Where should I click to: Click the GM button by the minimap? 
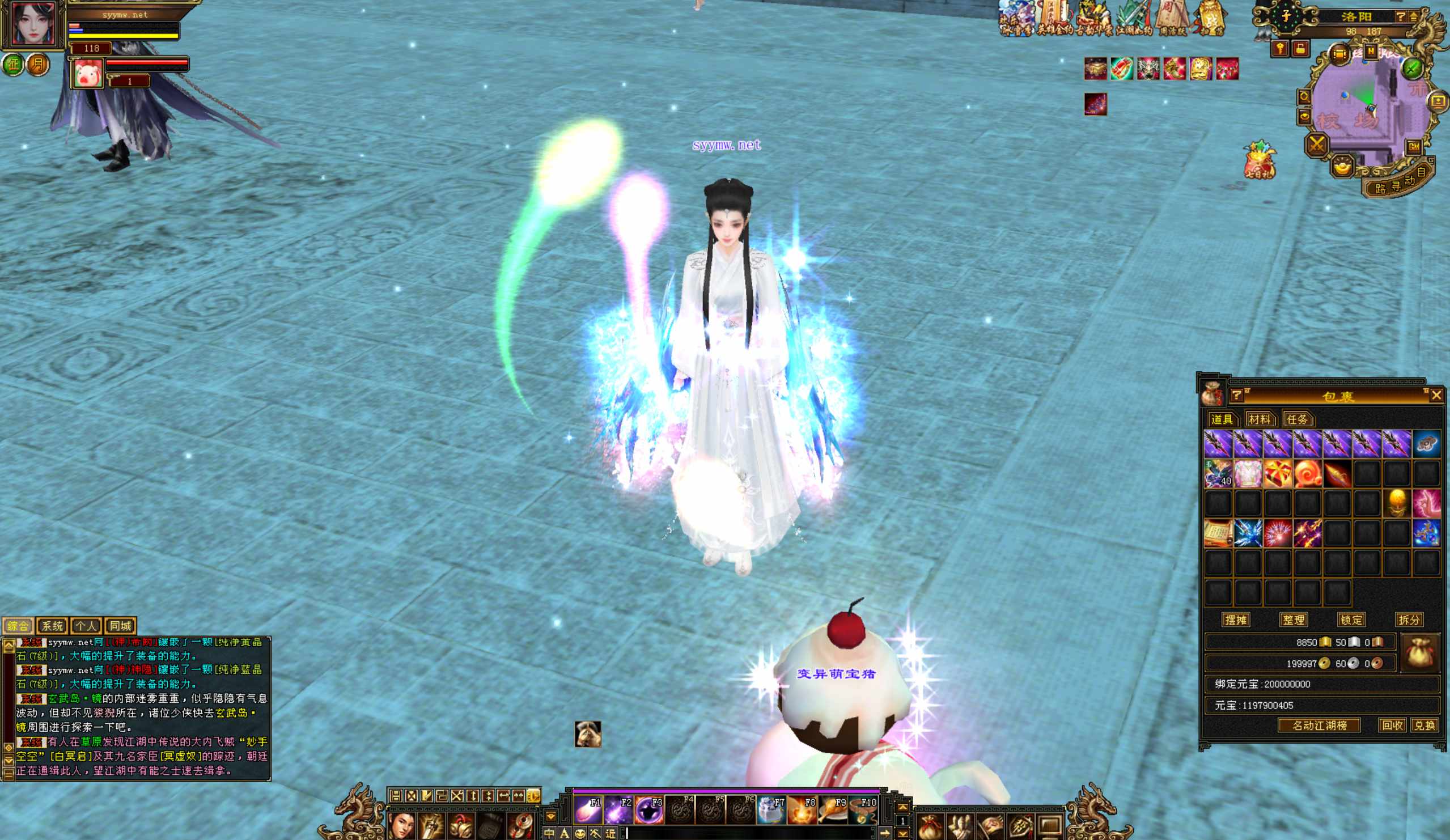[x=1414, y=146]
